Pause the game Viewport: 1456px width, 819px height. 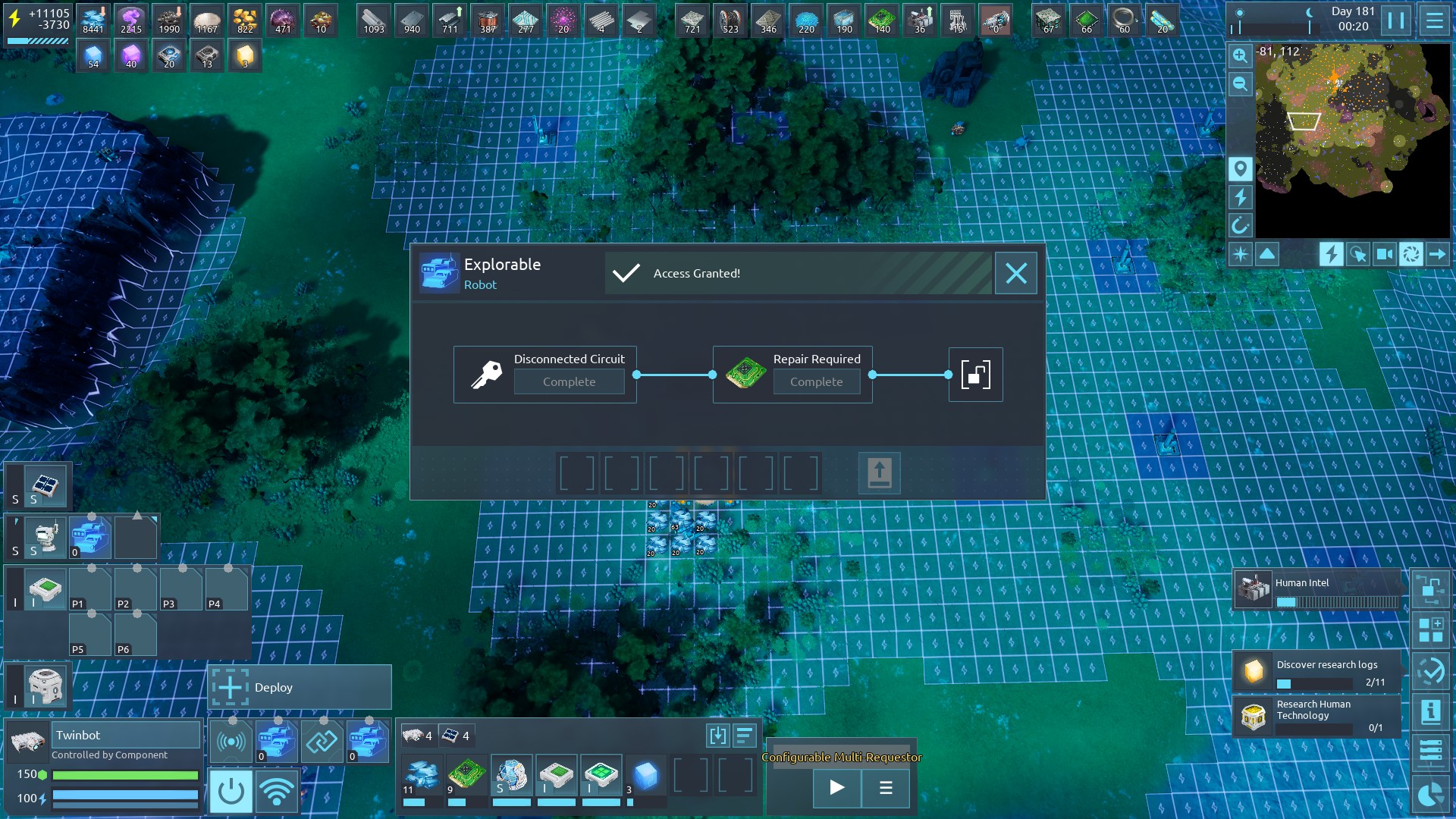point(1396,20)
